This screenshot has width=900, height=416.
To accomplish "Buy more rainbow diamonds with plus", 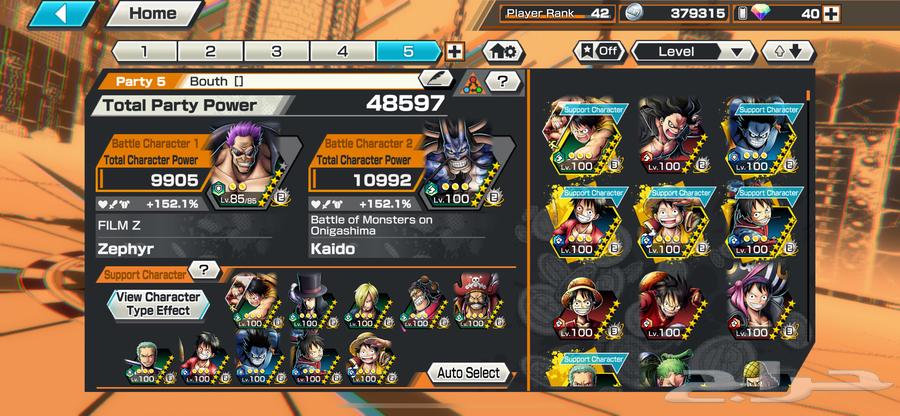I will 883,15.
